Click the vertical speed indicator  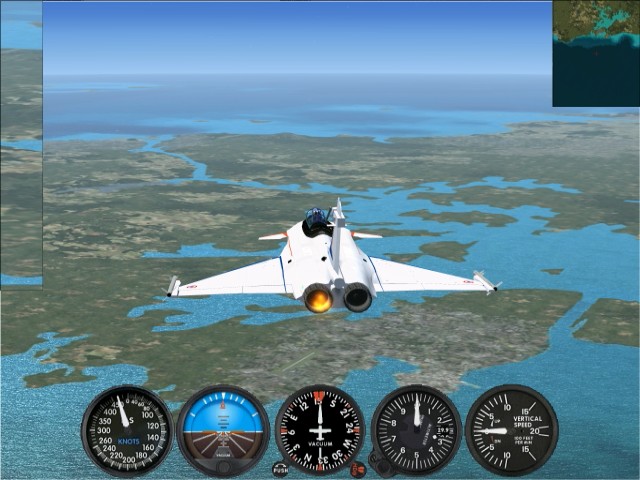511,430
